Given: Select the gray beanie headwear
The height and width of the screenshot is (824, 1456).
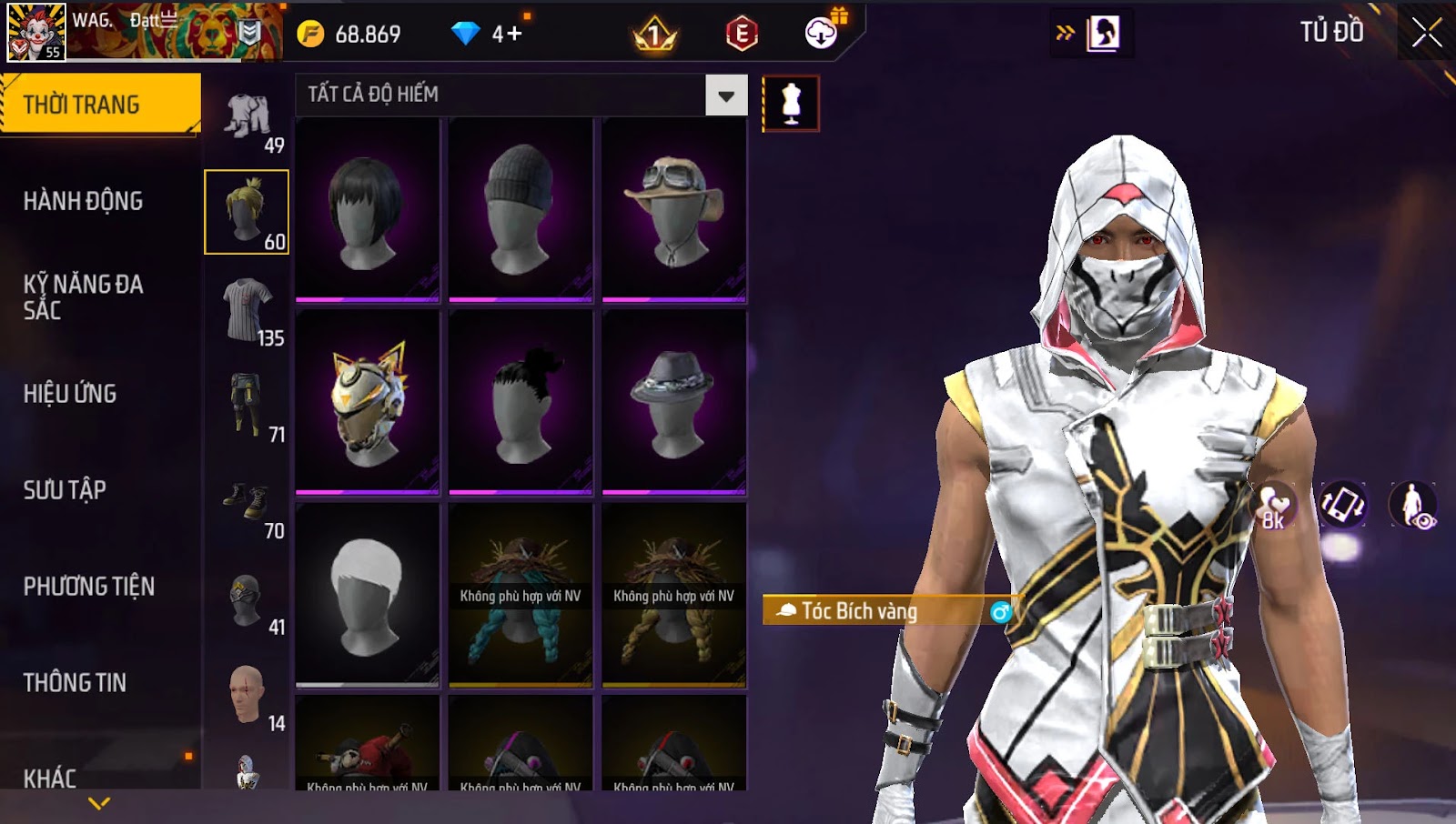Looking at the screenshot, I should pyautogui.click(x=521, y=210).
